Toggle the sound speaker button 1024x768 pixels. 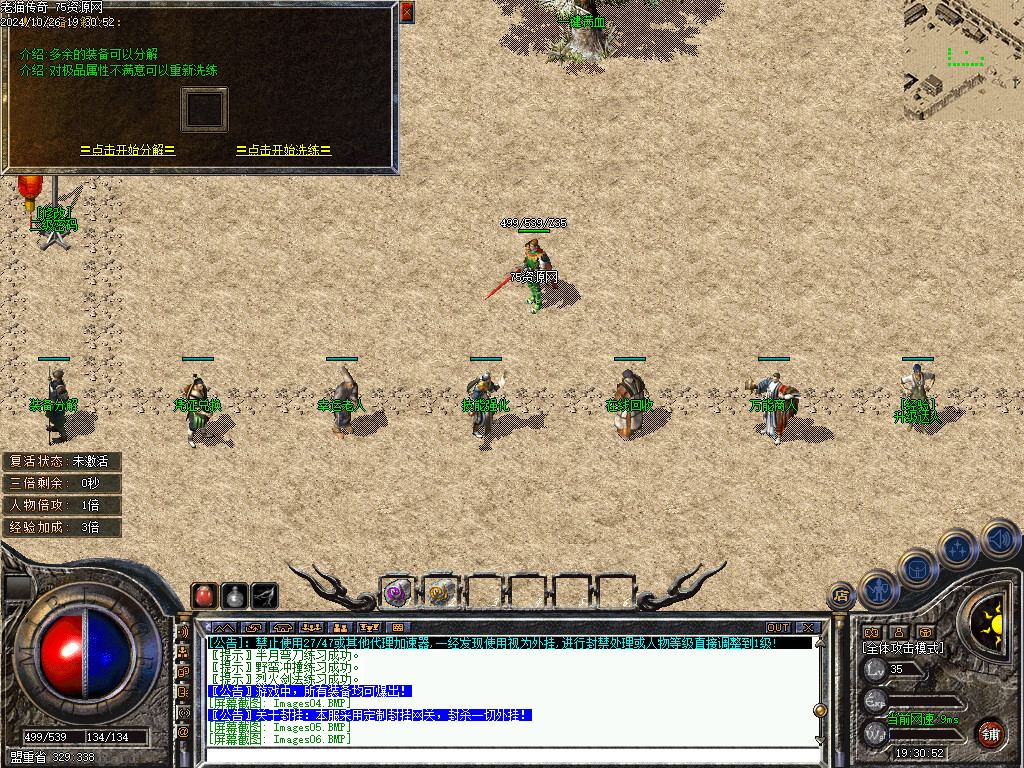tap(999, 538)
